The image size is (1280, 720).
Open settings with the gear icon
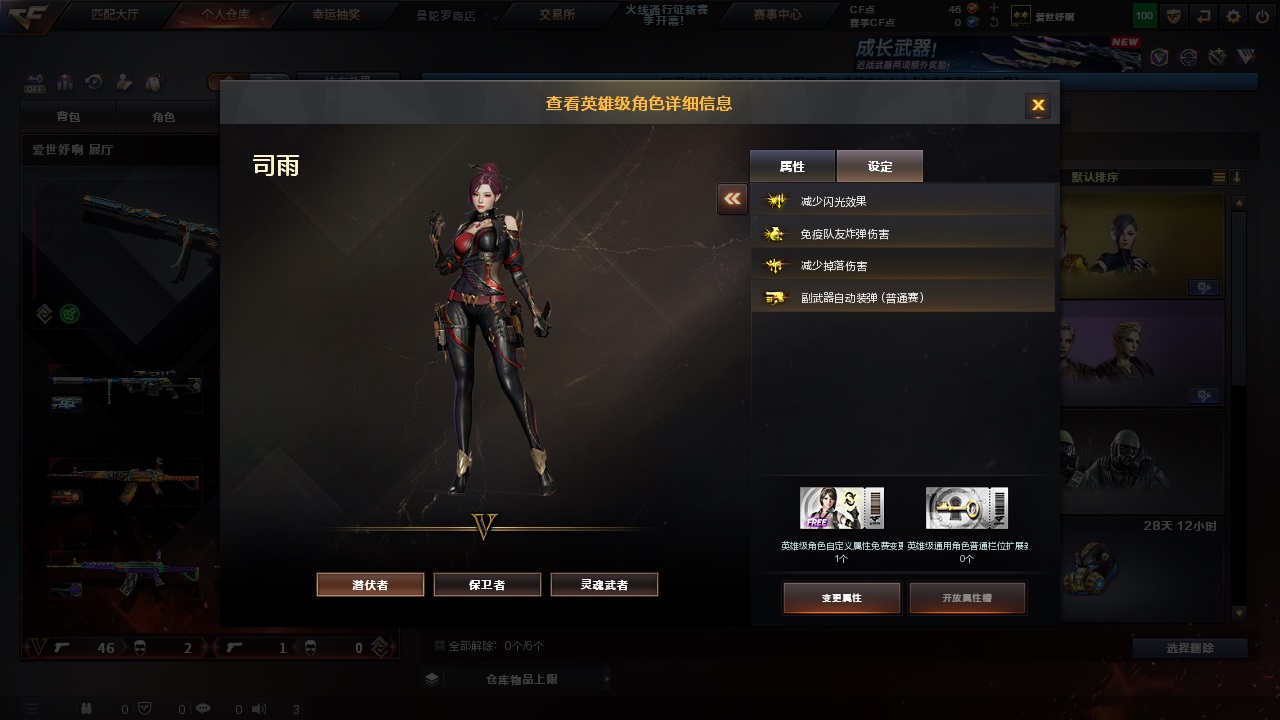tap(1233, 16)
